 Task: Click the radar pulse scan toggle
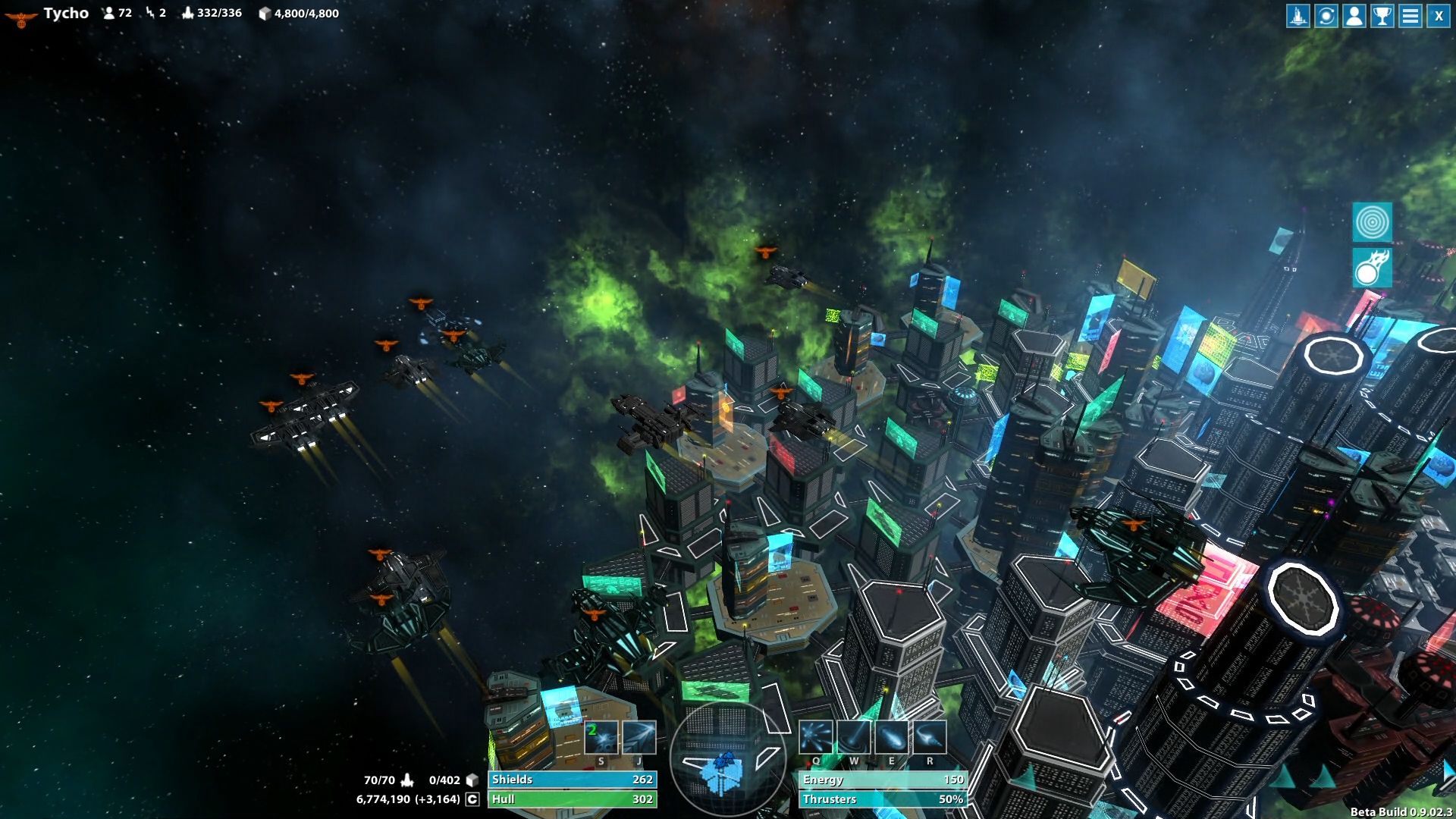pos(1374,221)
